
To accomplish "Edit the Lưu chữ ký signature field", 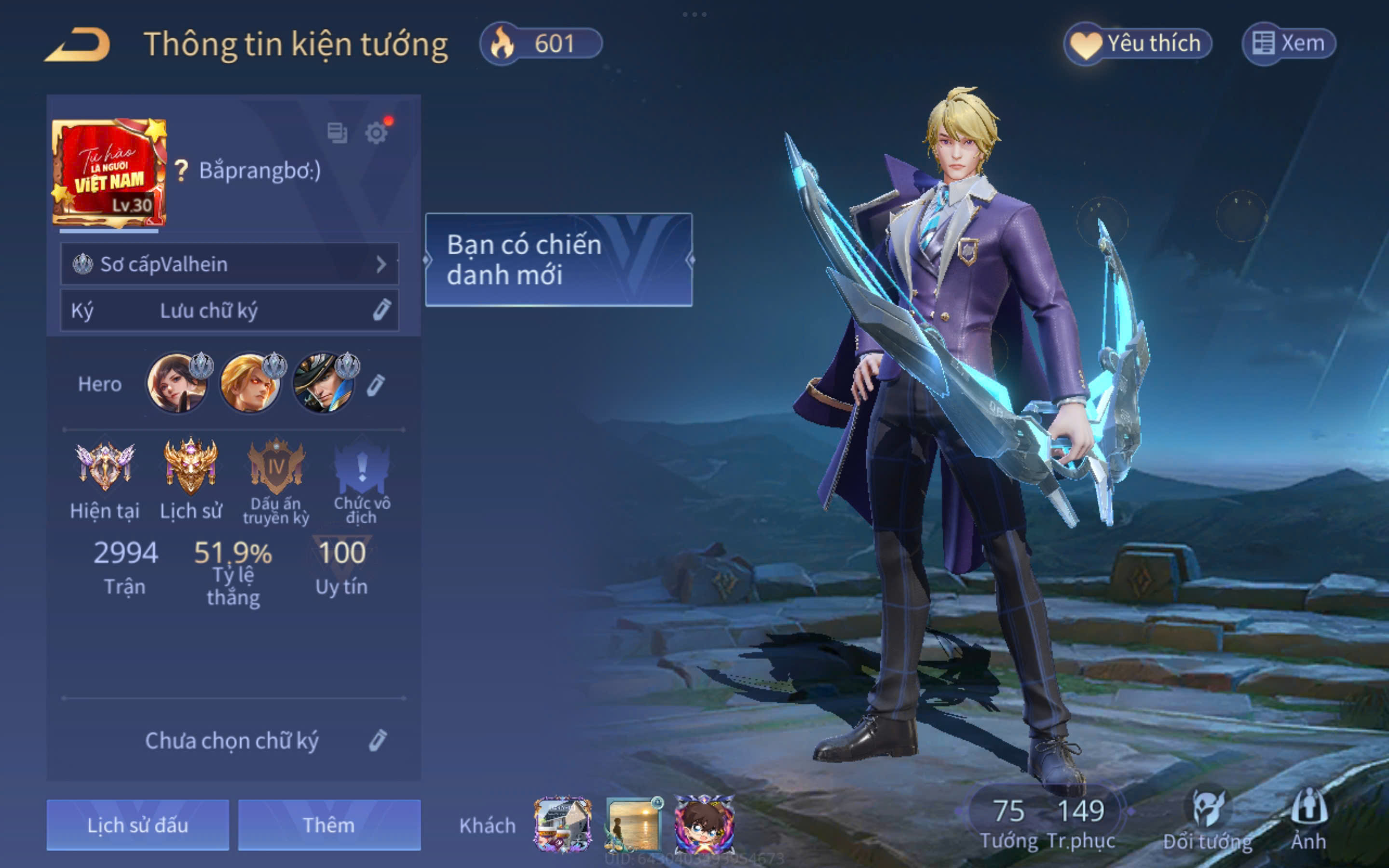I will [x=381, y=310].
